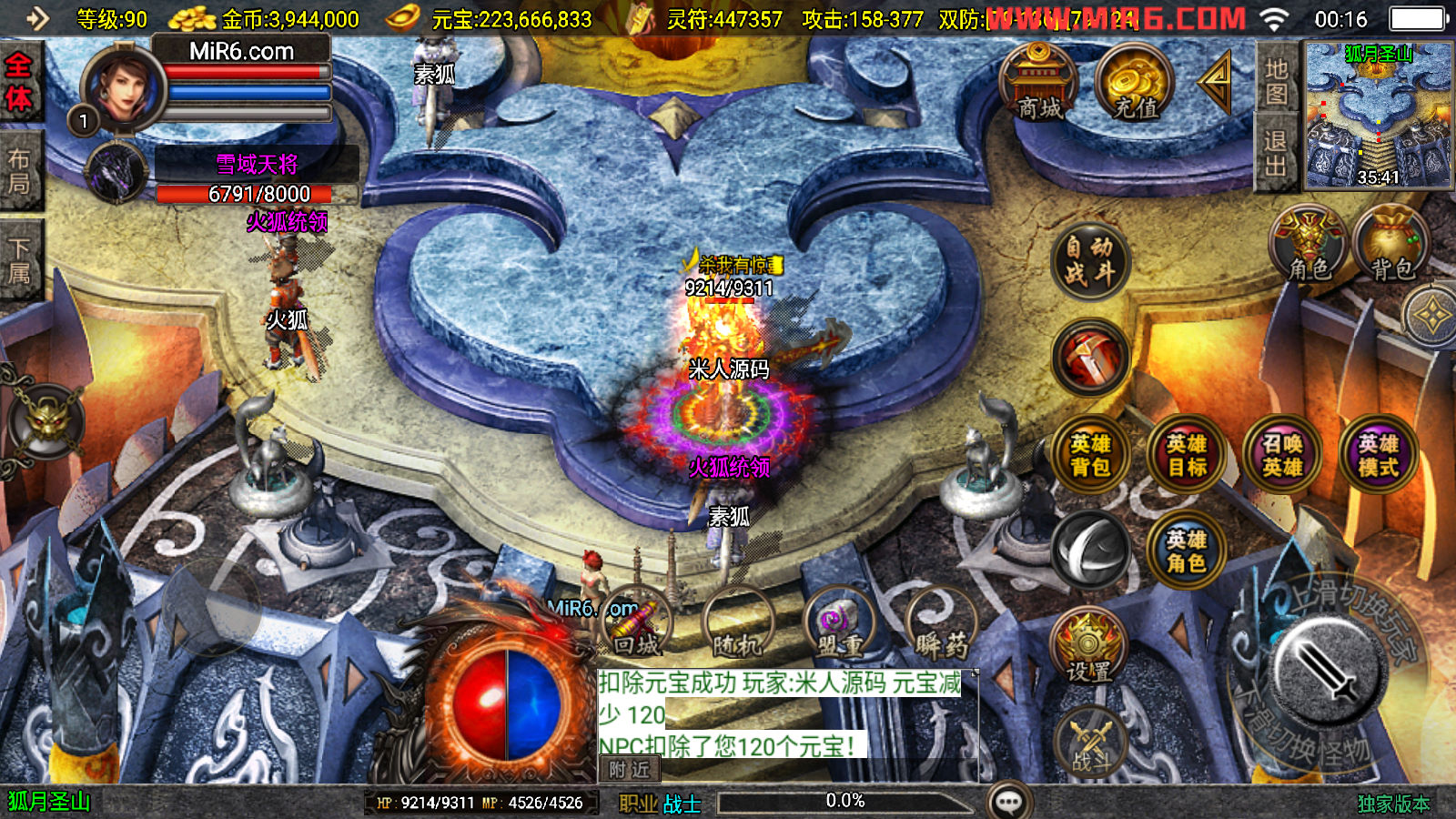Open the 角色 character sheet
Screen dimensions: 1456x819
pyautogui.click(x=1309, y=244)
